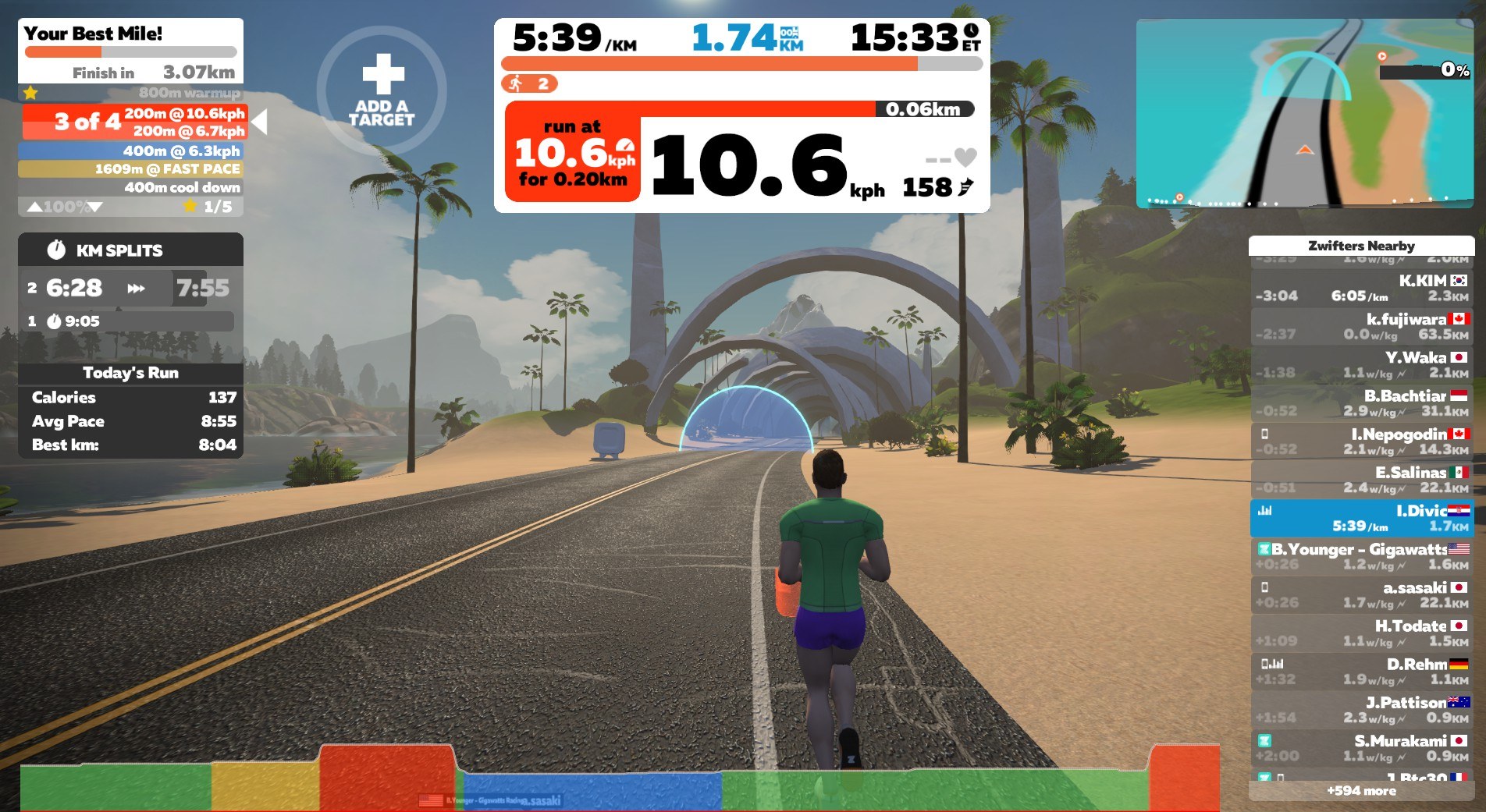
Task: Choose D.Rehm from the nearby list
Action: coord(1361,671)
